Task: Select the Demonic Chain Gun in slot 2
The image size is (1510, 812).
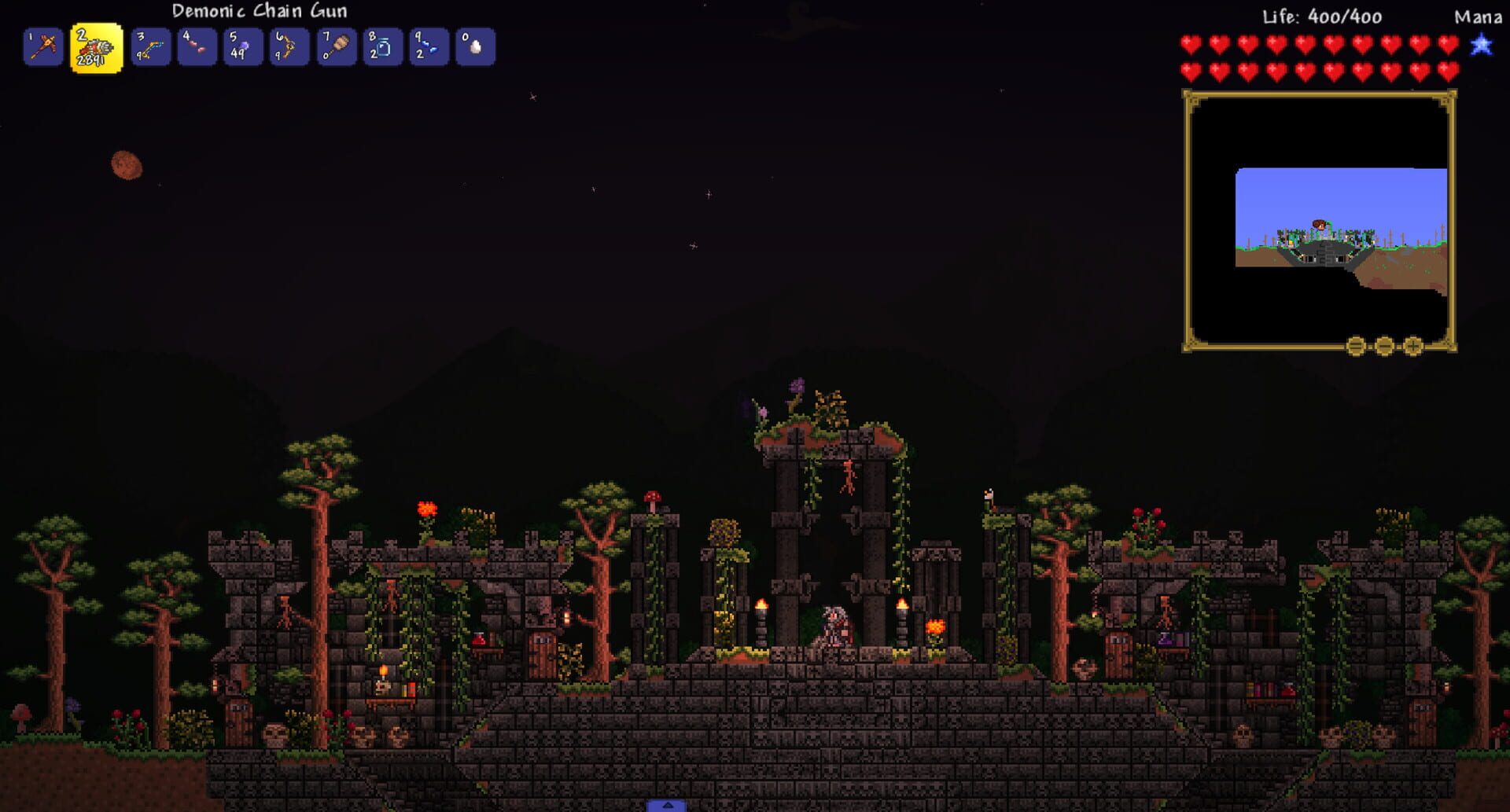Action: click(96, 47)
